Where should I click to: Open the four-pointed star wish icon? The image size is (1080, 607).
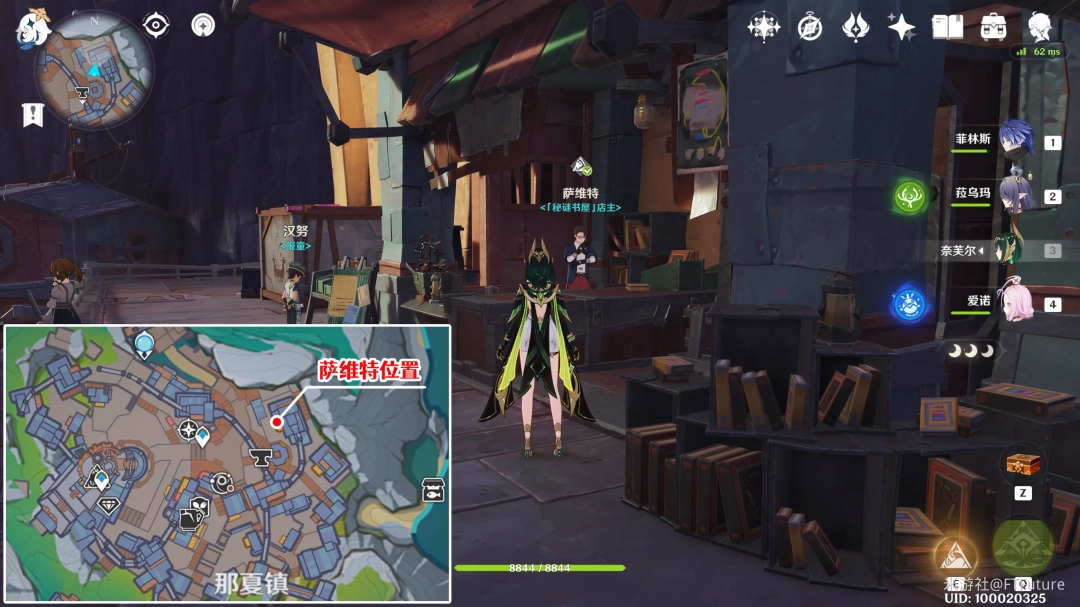coord(764,27)
